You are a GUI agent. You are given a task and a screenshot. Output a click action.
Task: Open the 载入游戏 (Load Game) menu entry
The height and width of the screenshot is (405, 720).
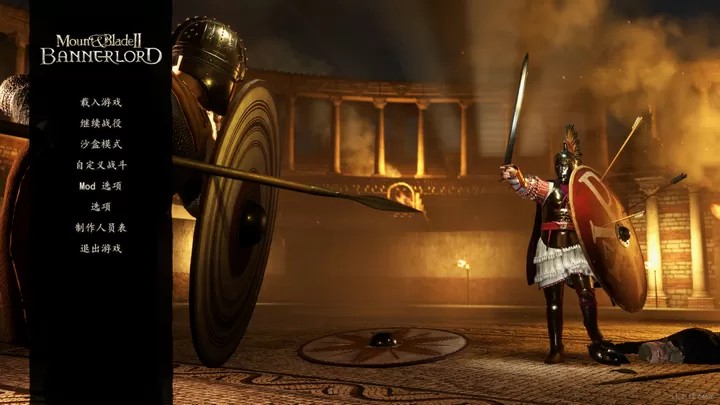coord(101,102)
